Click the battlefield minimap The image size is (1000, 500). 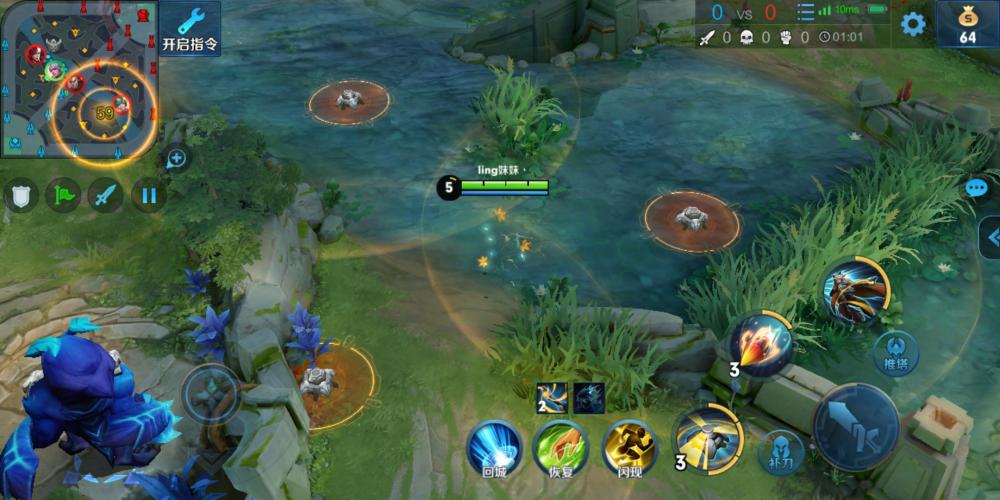point(78,79)
